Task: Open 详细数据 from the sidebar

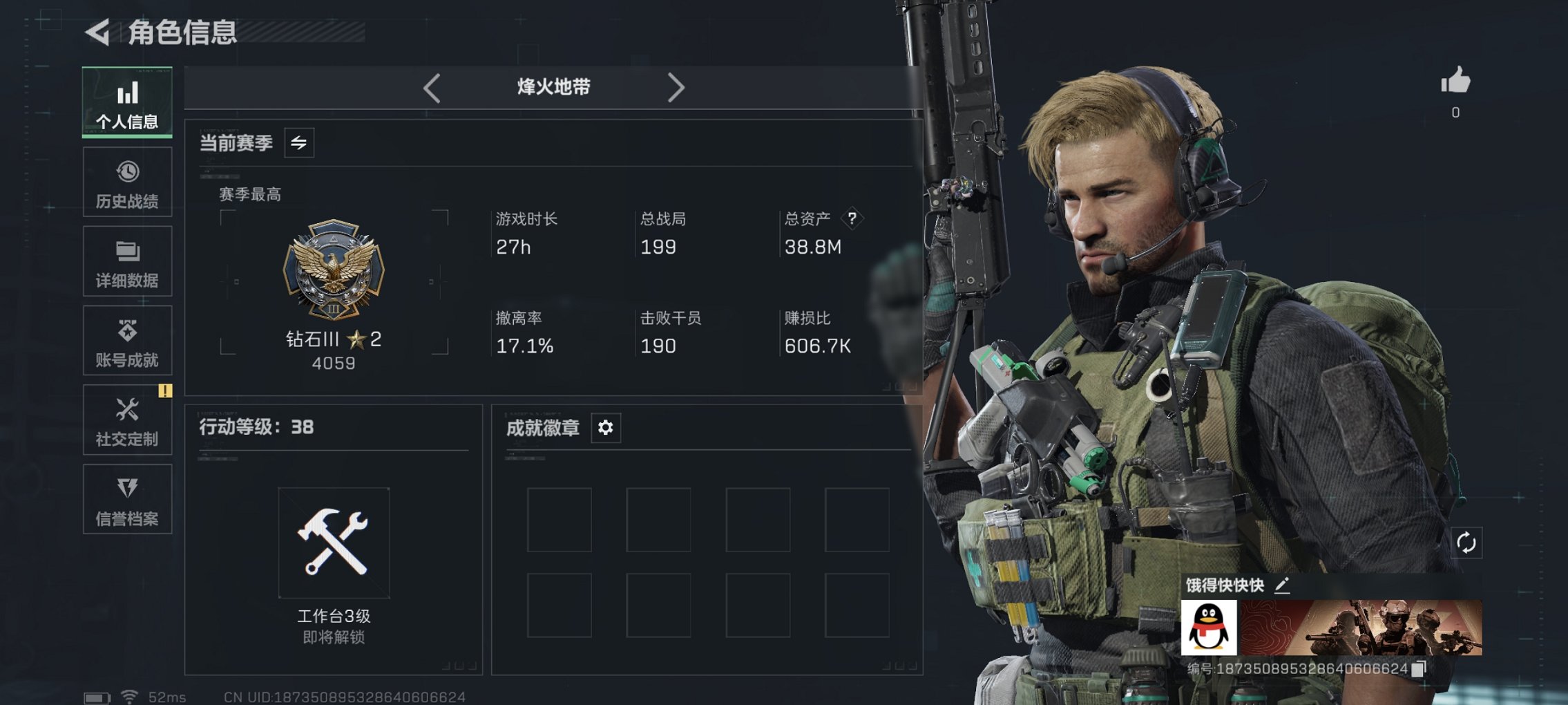Action: point(126,261)
